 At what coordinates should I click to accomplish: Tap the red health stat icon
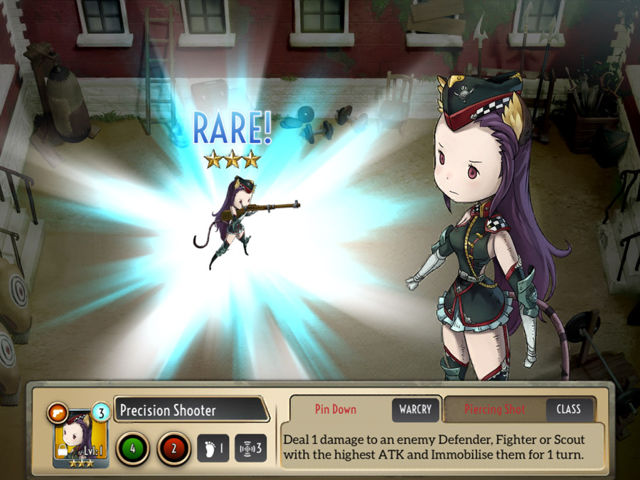pyautogui.click(x=175, y=447)
